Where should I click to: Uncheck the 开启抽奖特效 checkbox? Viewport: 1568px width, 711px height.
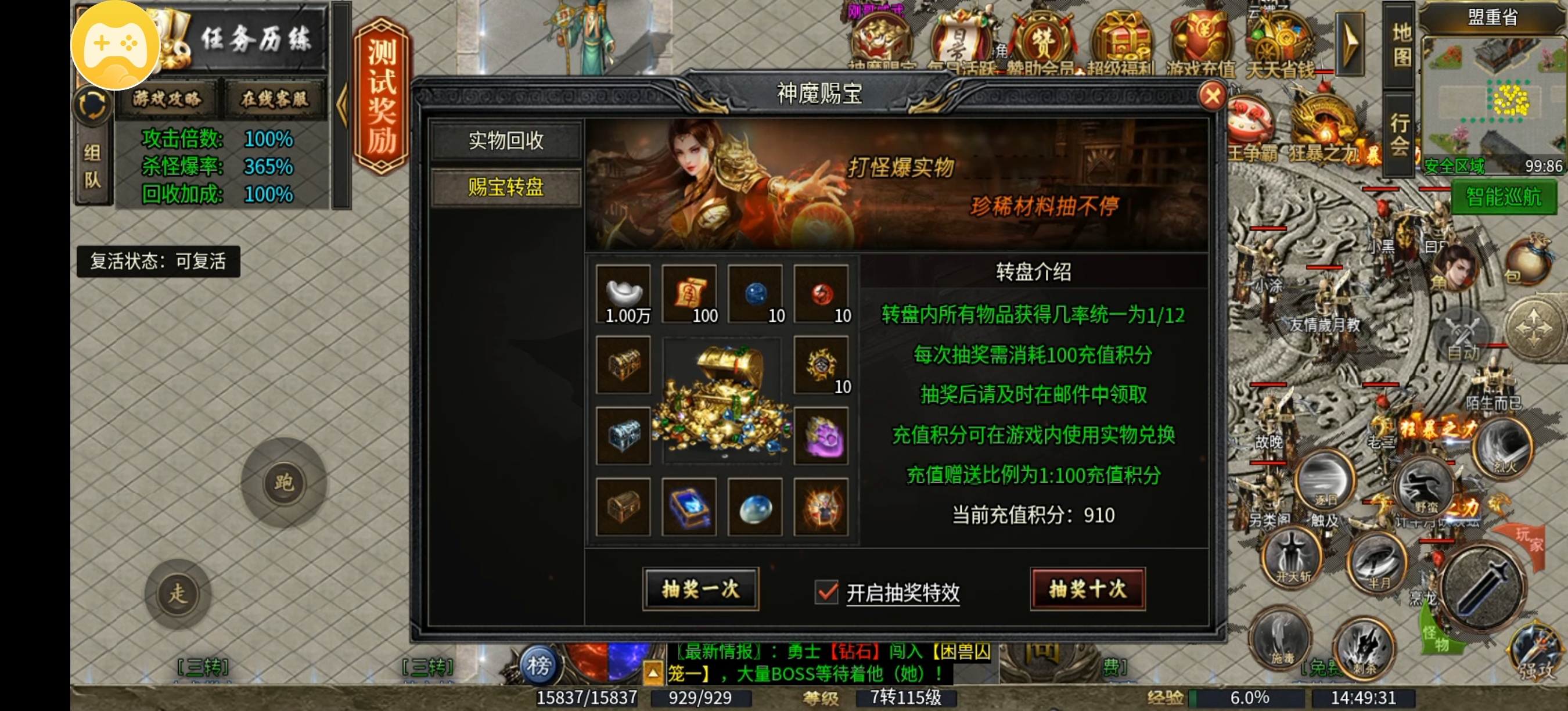(x=826, y=592)
